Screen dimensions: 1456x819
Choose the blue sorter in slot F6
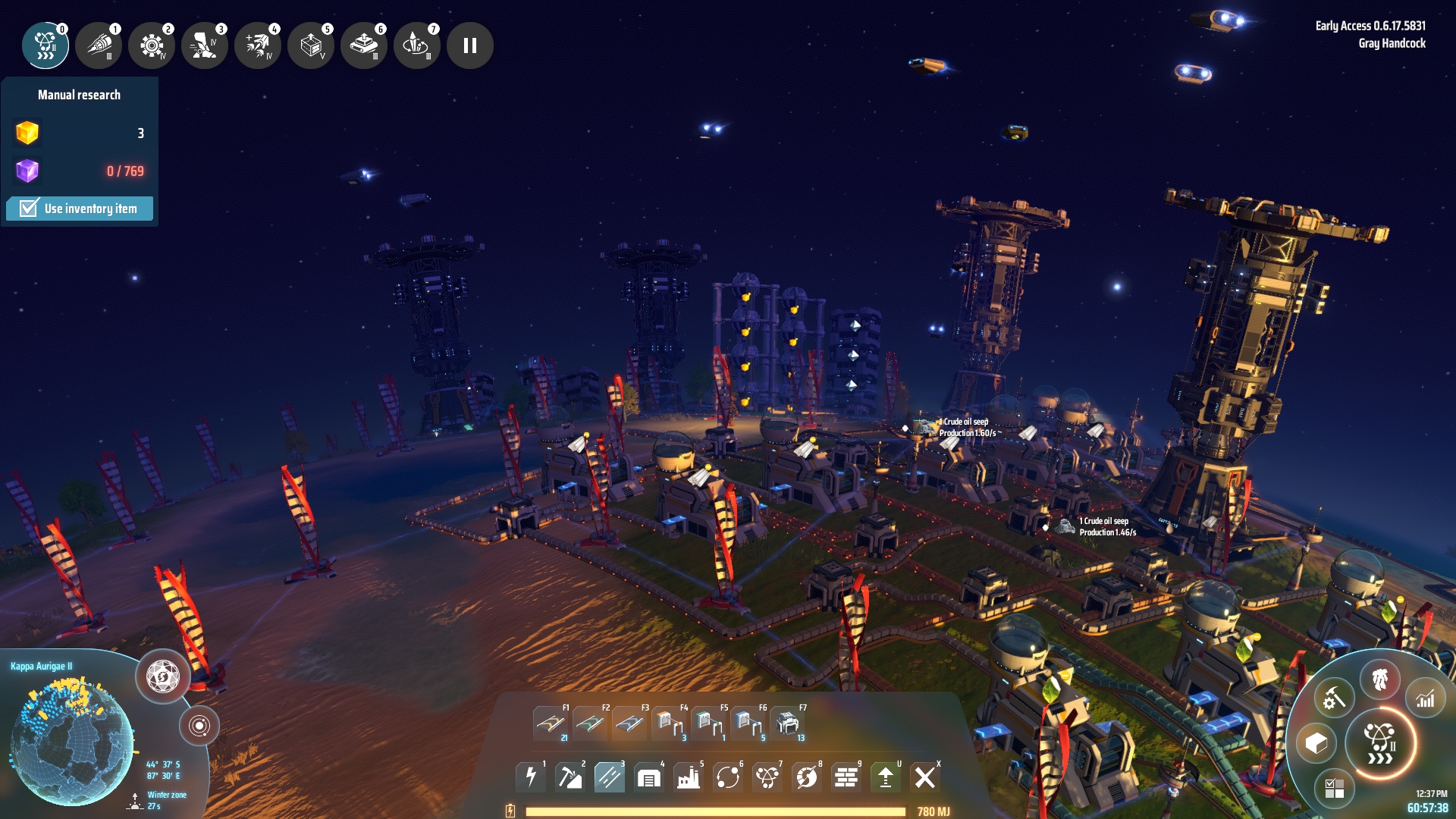(748, 723)
